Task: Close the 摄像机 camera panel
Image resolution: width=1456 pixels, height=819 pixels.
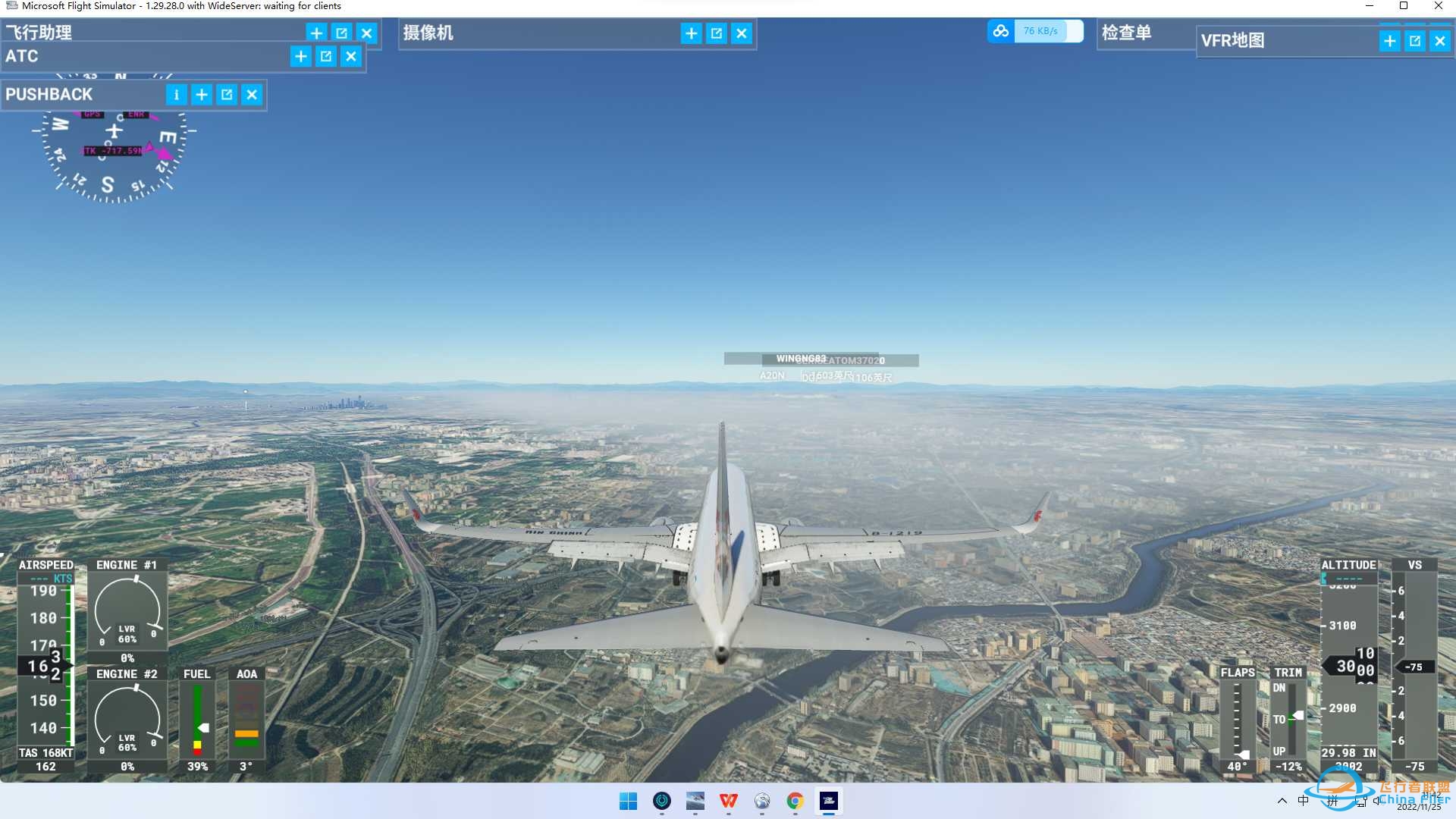Action: tap(742, 33)
